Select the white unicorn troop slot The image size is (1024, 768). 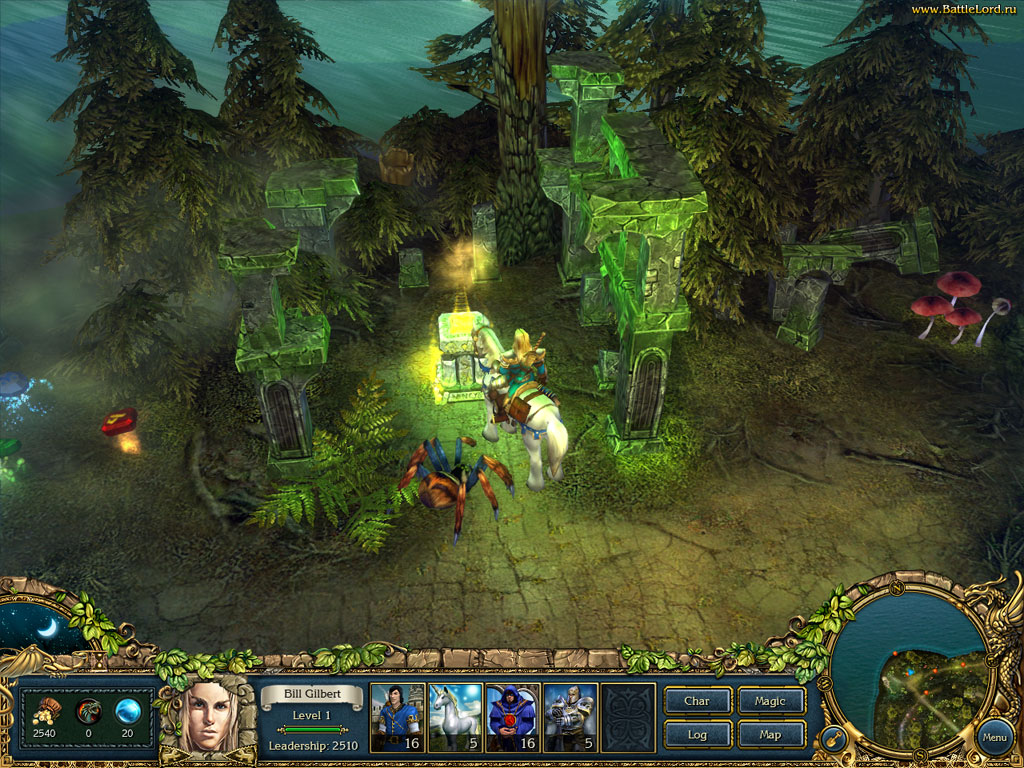coord(454,716)
